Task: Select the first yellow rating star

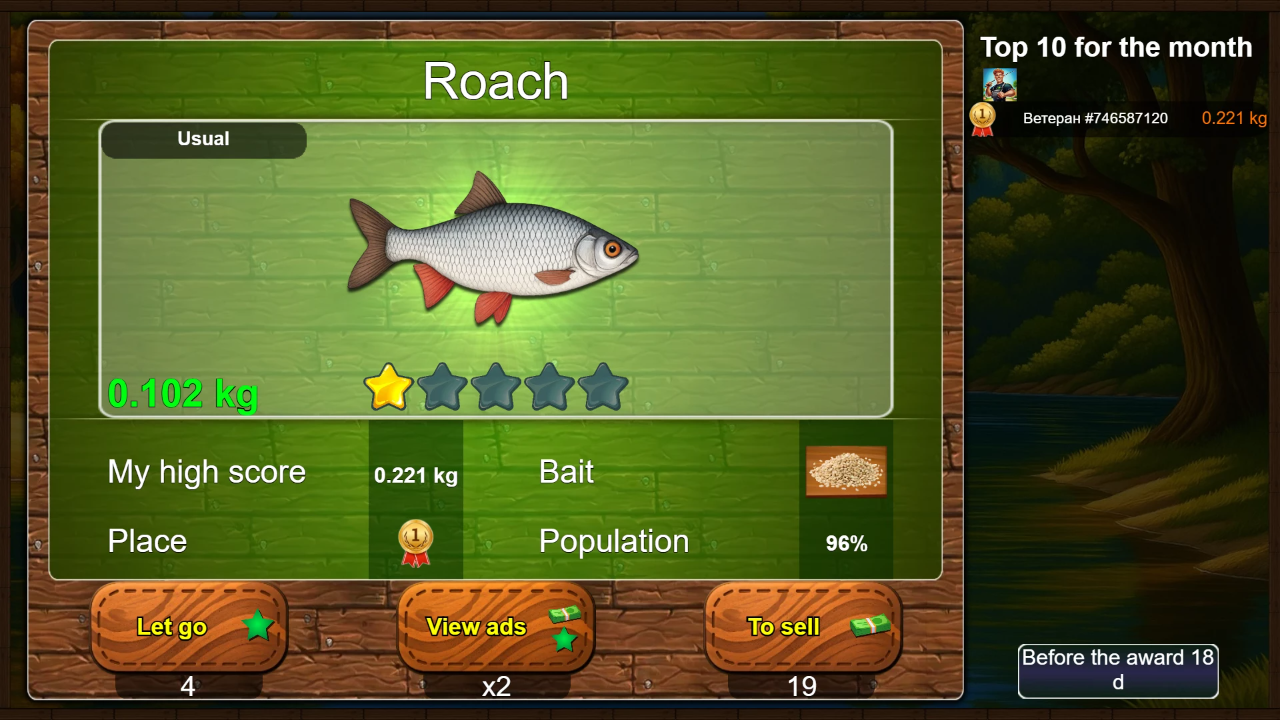Action: [387, 388]
